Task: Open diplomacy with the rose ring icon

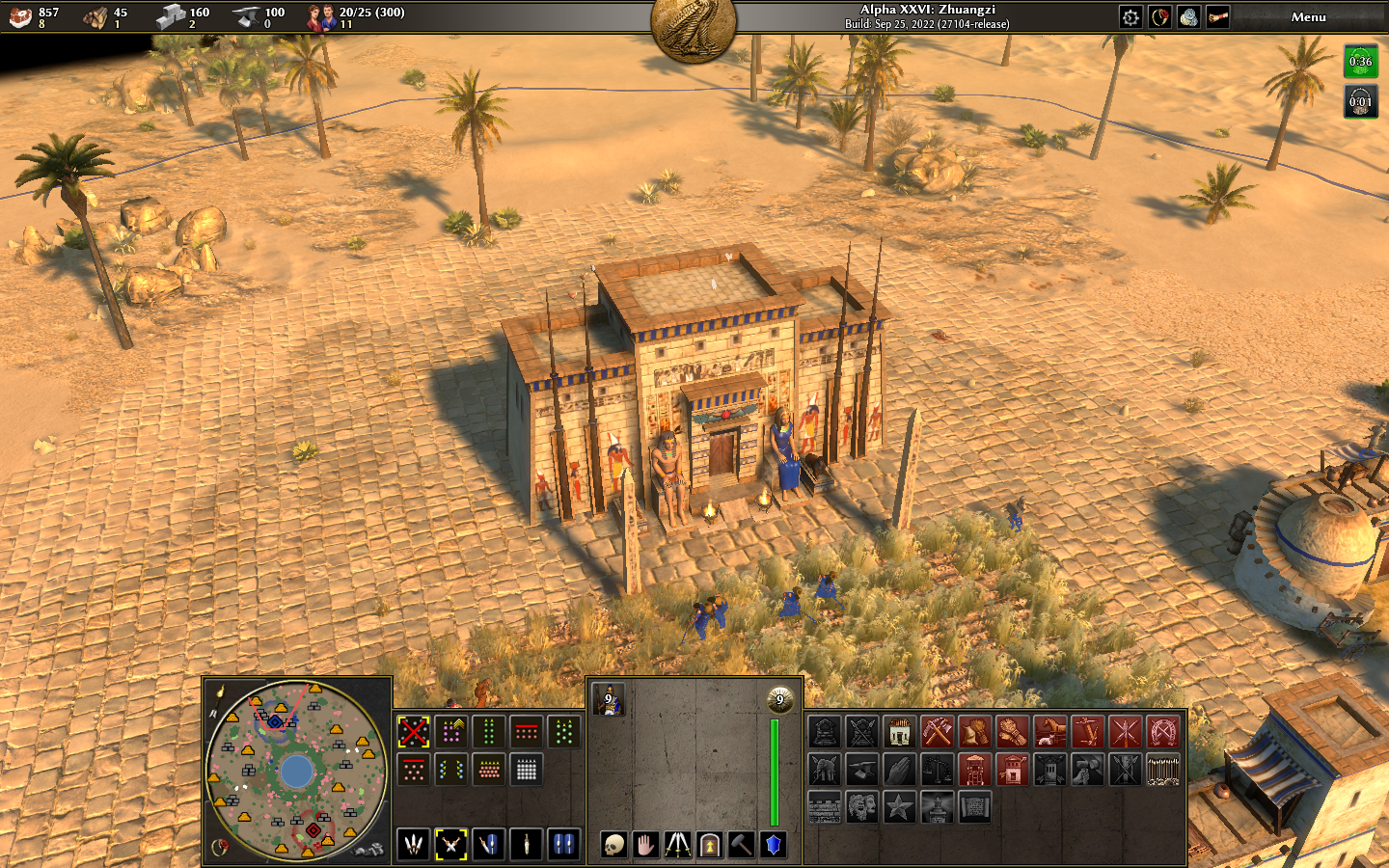Action: (1159, 17)
